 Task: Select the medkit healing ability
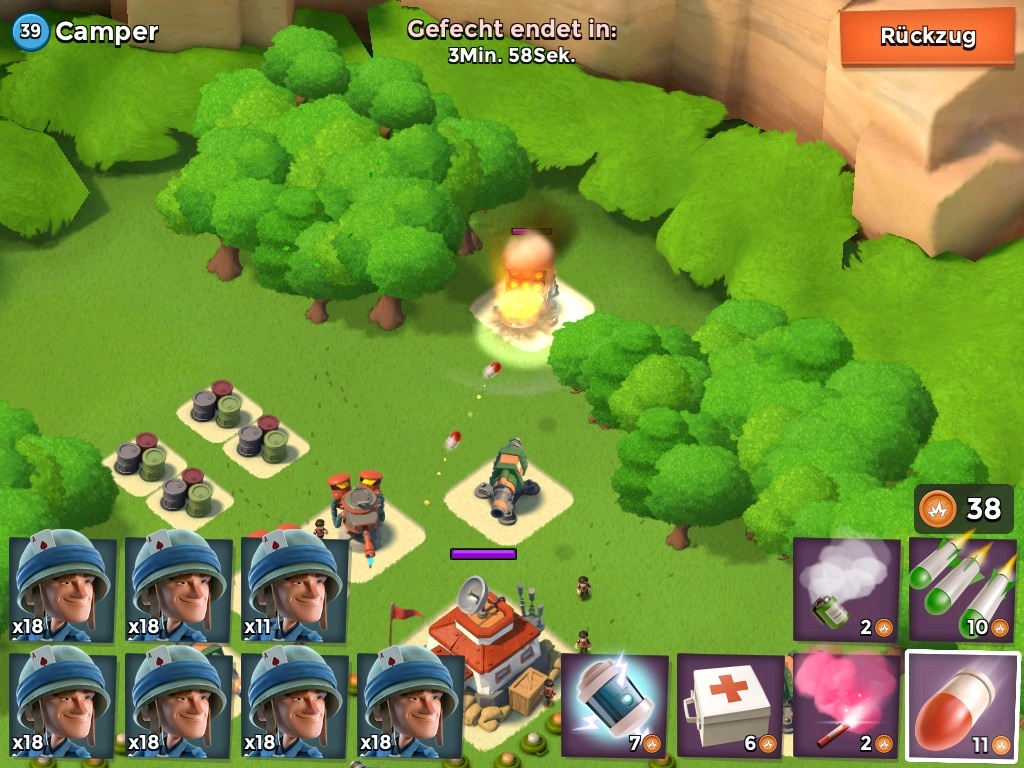point(730,705)
